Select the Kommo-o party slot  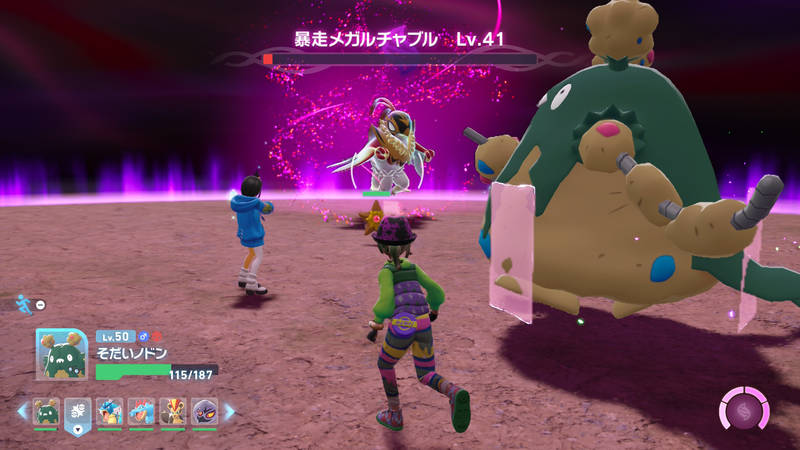173,411
